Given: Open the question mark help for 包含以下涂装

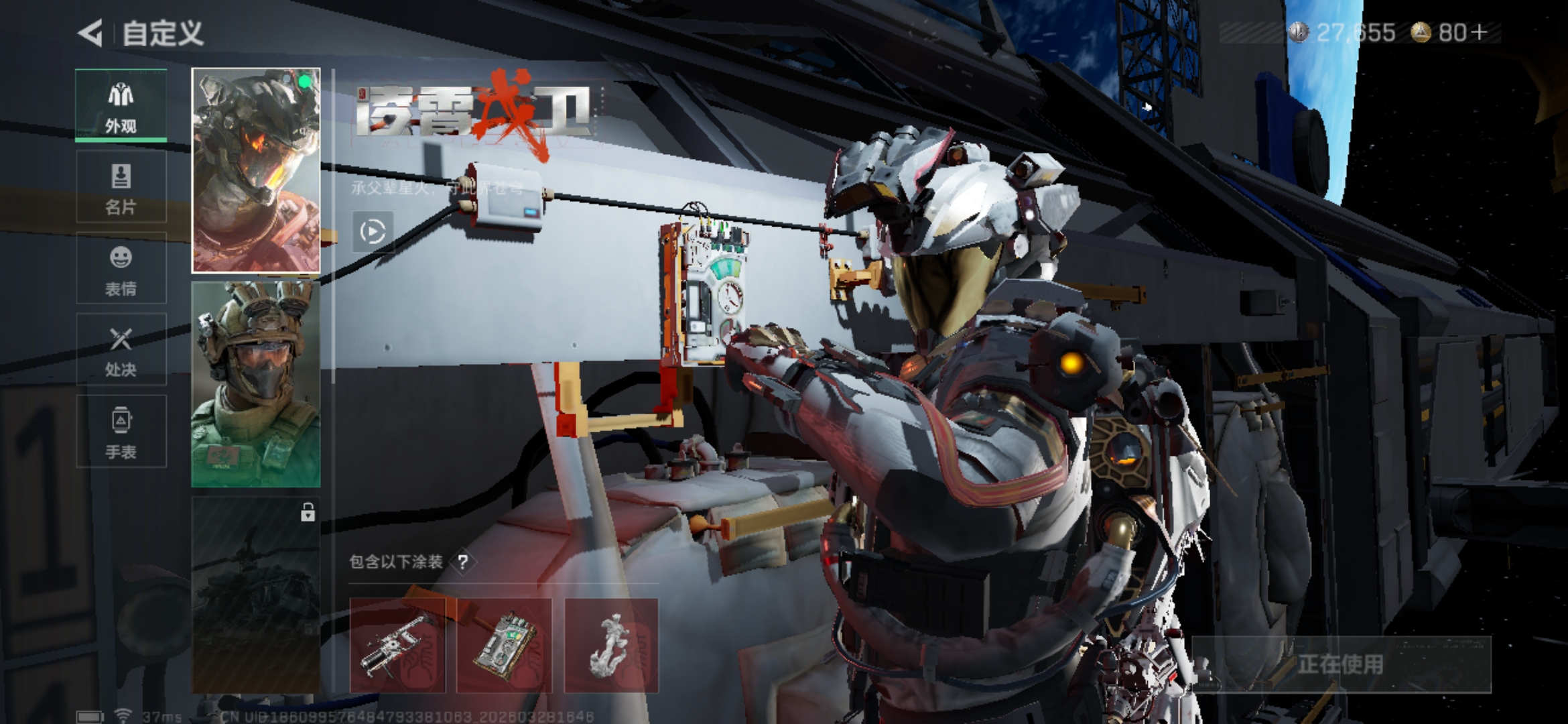Looking at the screenshot, I should pyautogui.click(x=463, y=562).
